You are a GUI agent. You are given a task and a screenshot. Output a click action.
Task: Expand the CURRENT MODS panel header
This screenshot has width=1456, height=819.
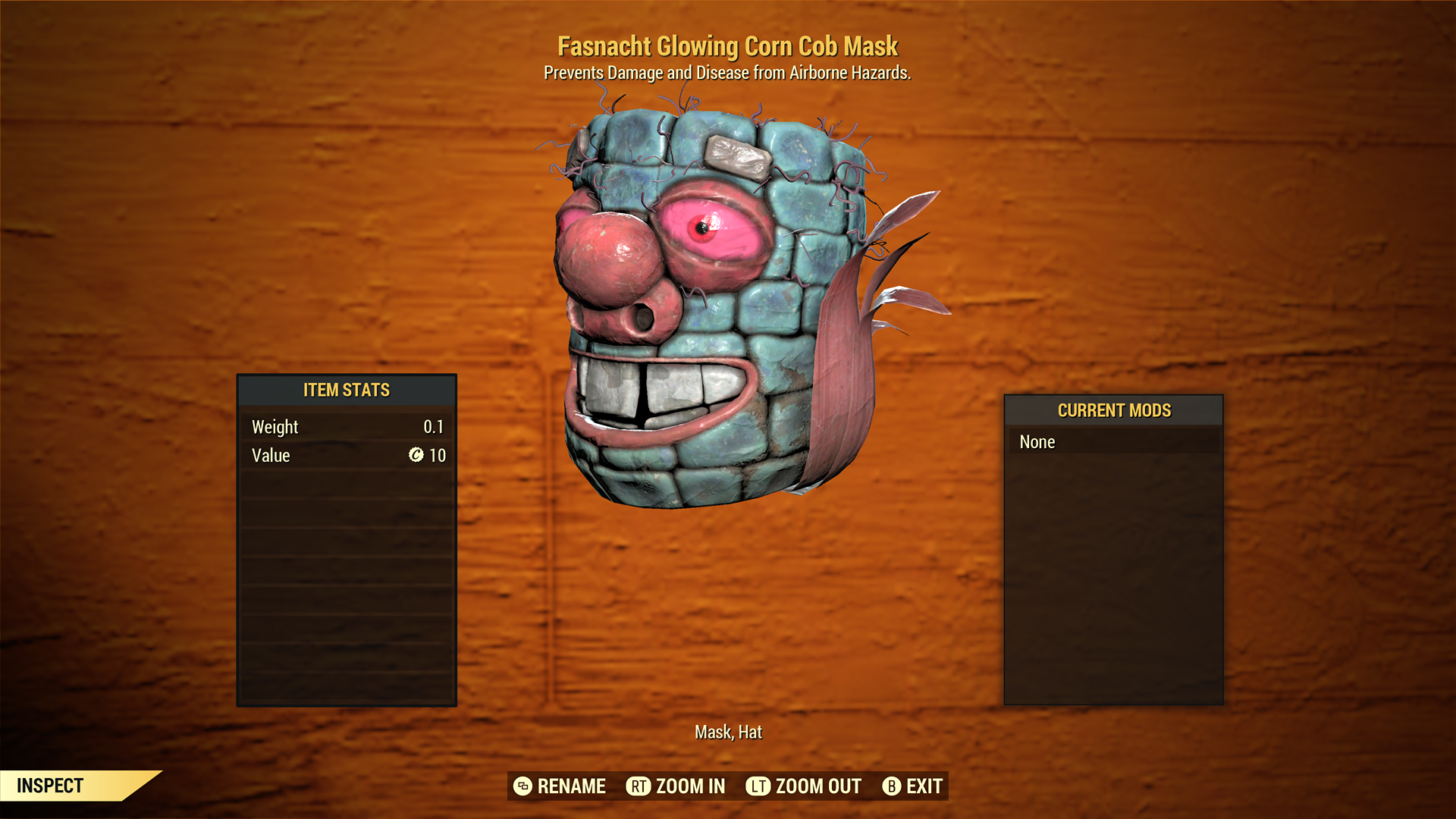point(1112,410)
